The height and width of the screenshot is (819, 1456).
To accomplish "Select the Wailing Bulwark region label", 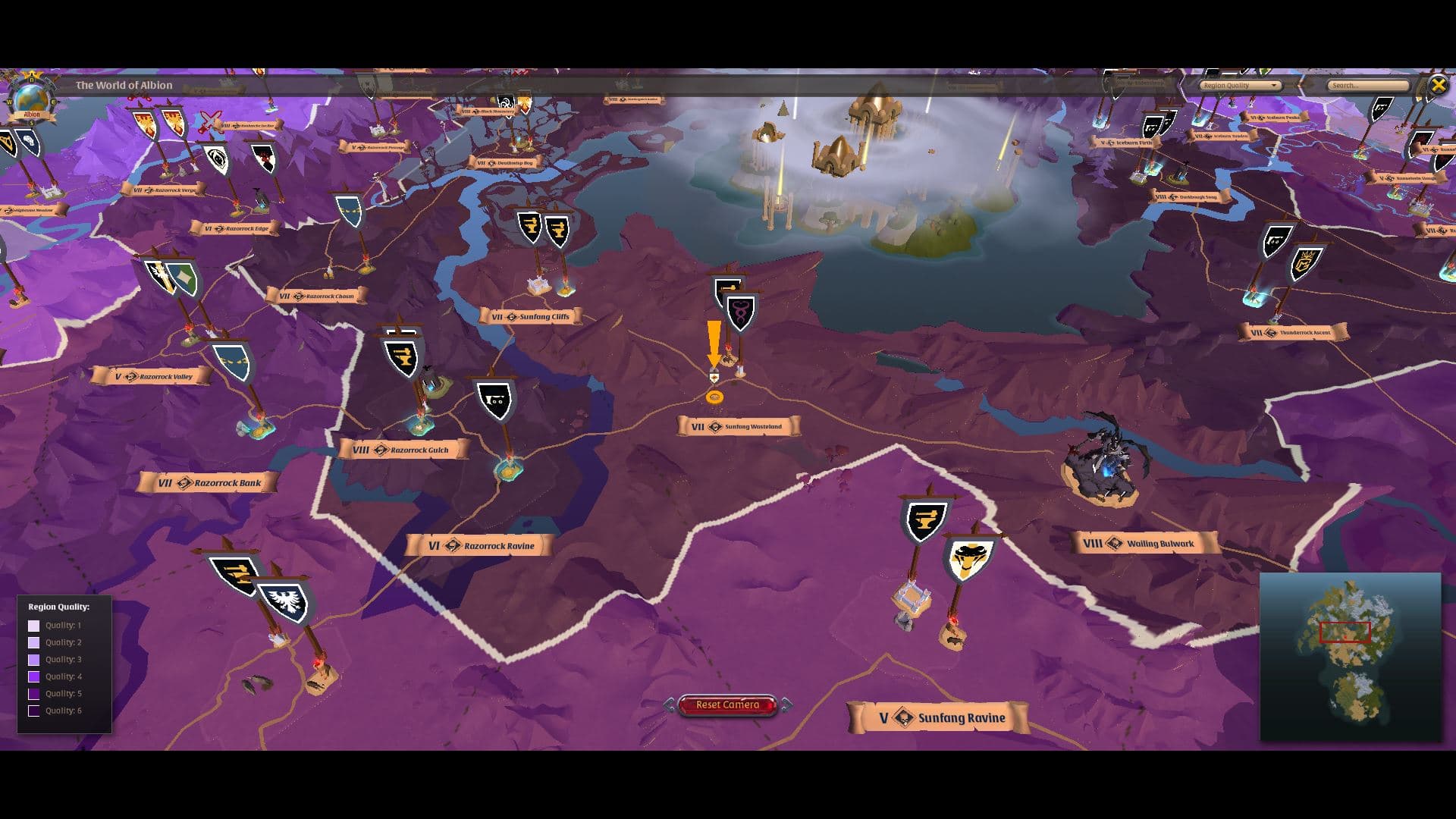I will [1145, 544].
